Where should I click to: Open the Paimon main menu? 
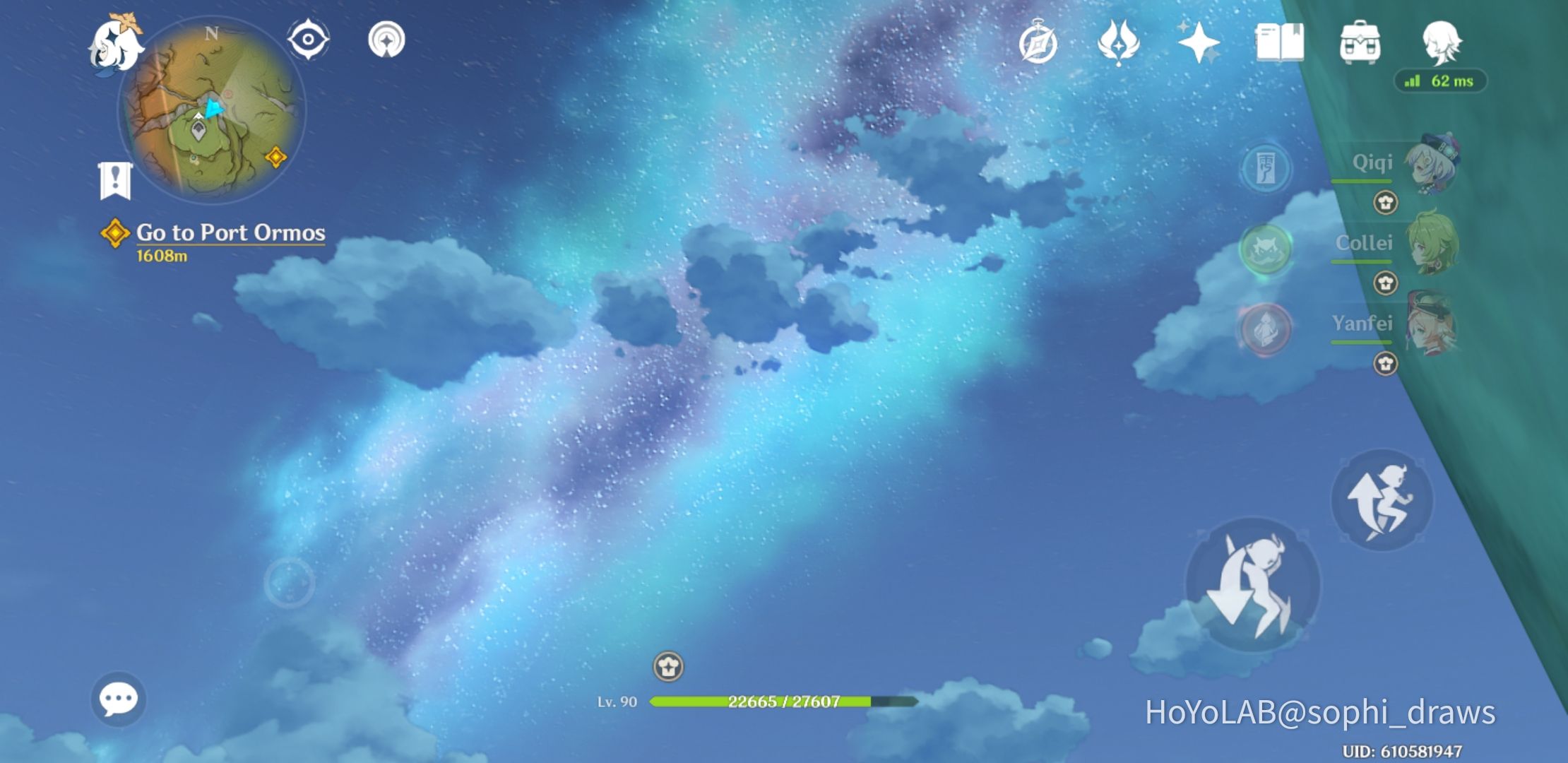(119, 44)
